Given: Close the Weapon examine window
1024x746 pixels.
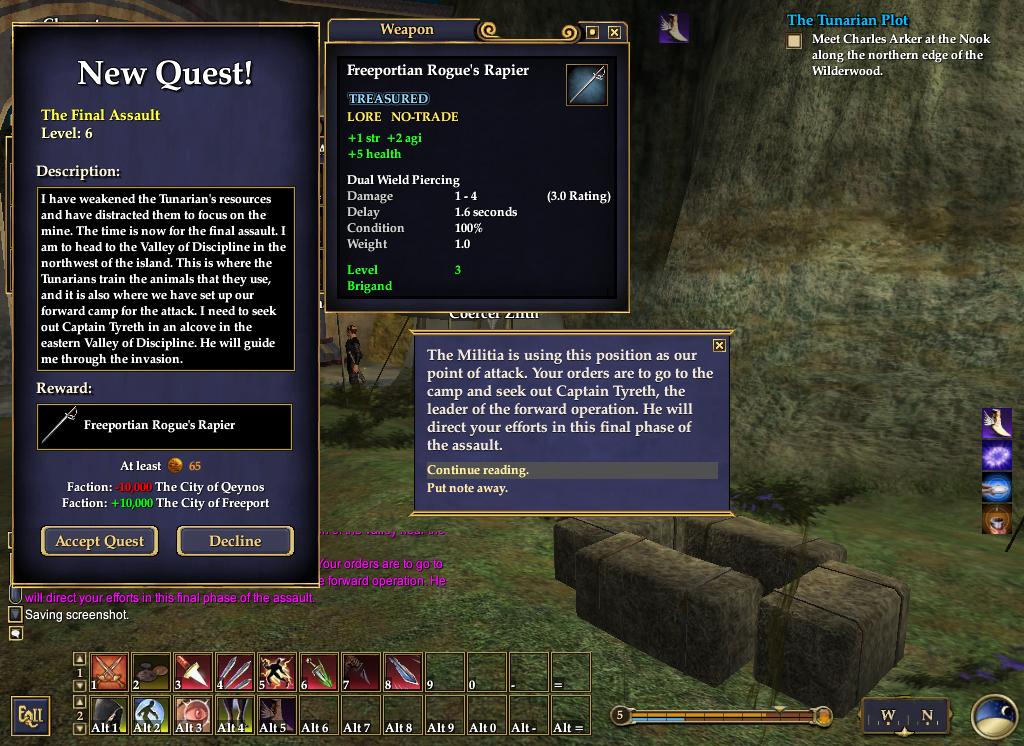Looking at the screenshot, I should point(614,32).
